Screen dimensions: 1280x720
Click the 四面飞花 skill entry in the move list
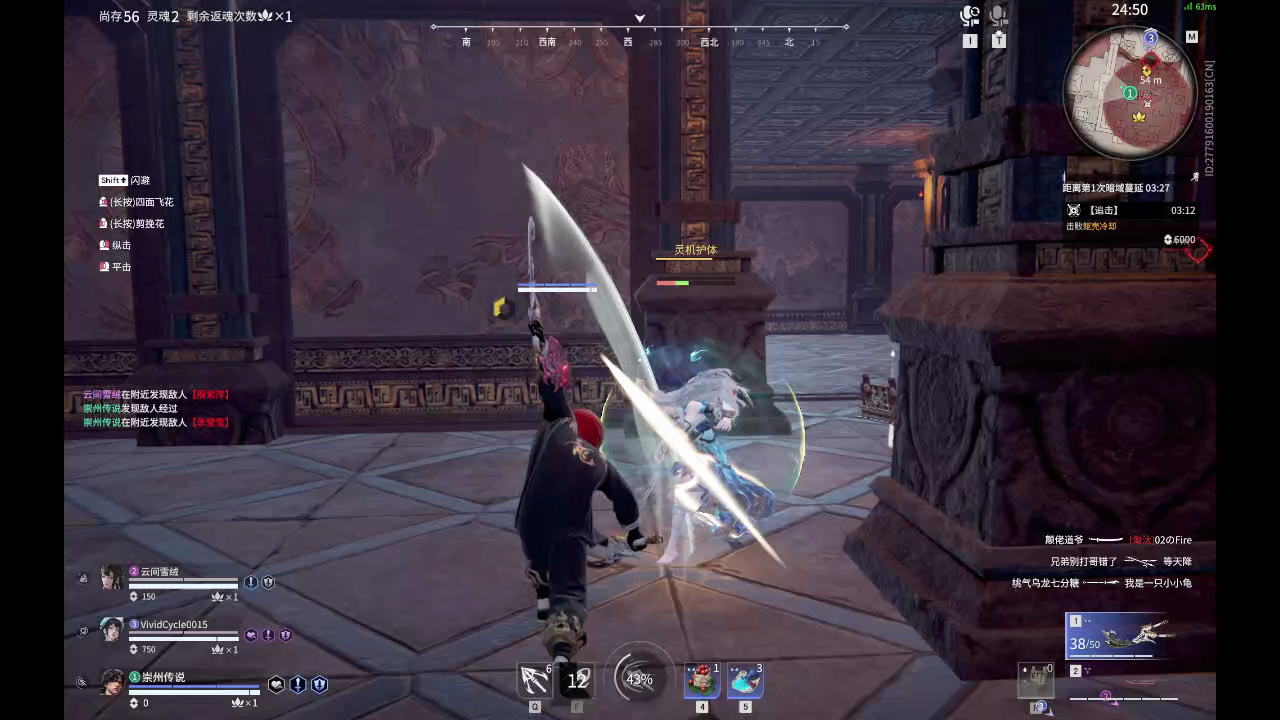135,202
